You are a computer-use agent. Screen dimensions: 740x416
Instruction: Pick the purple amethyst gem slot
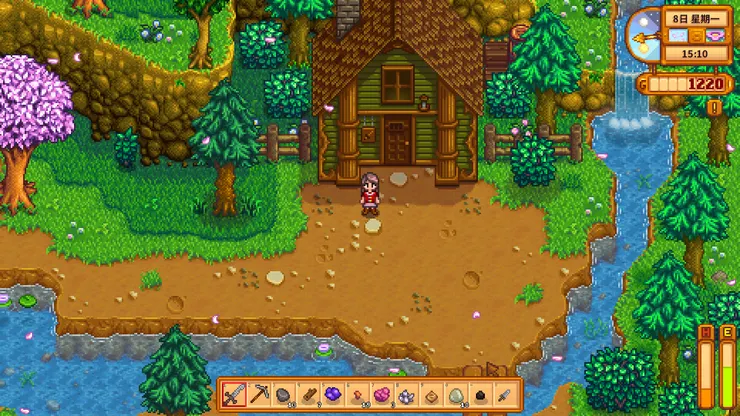click(332, 394)
